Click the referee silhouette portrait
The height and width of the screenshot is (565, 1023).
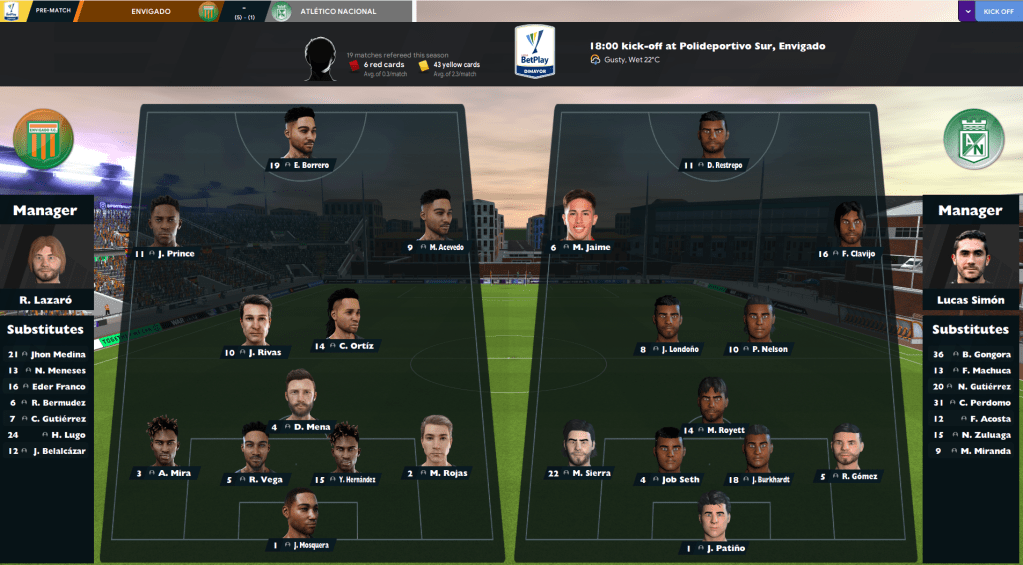tap(319, 58)
